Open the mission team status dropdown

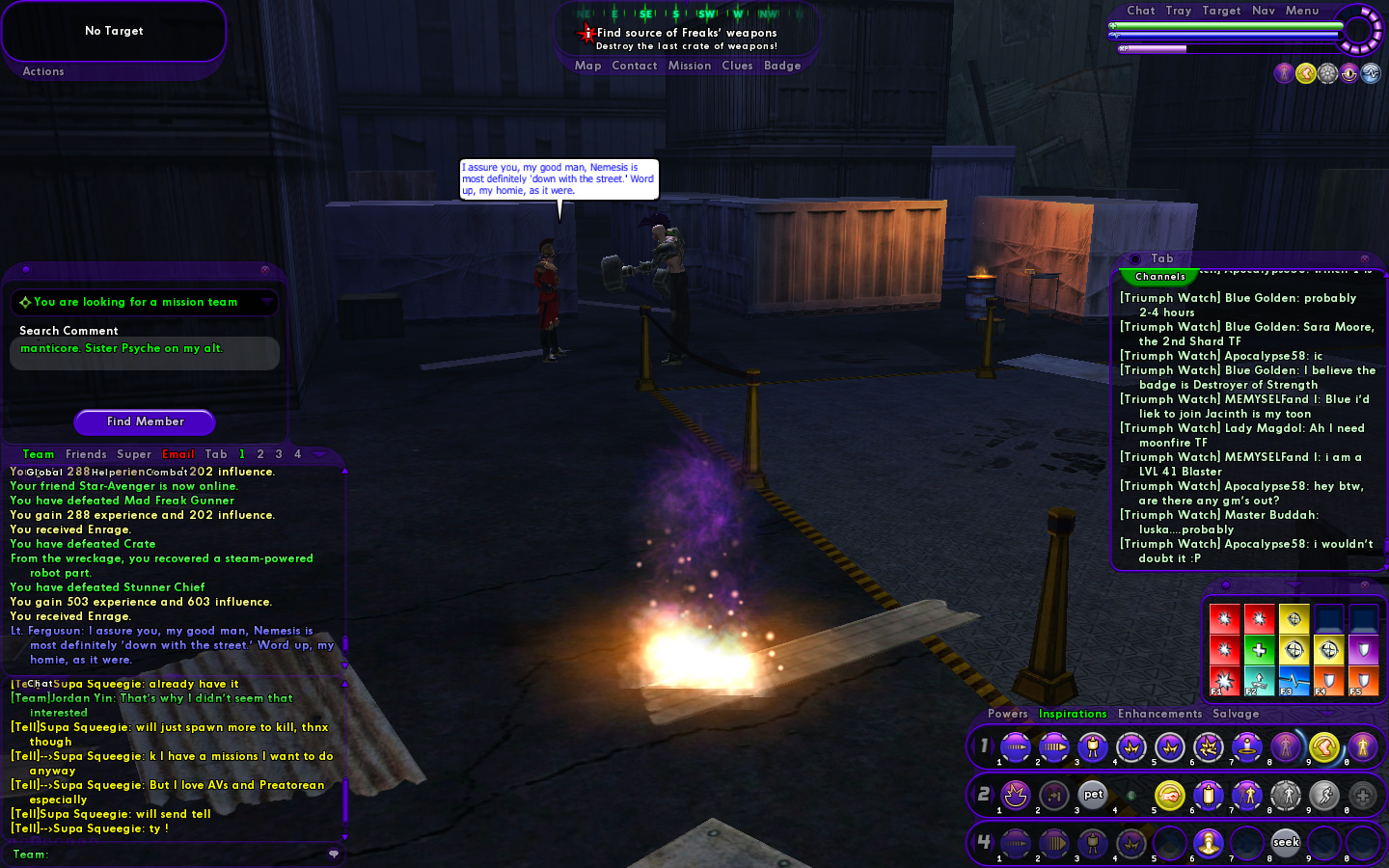[267, 303]
